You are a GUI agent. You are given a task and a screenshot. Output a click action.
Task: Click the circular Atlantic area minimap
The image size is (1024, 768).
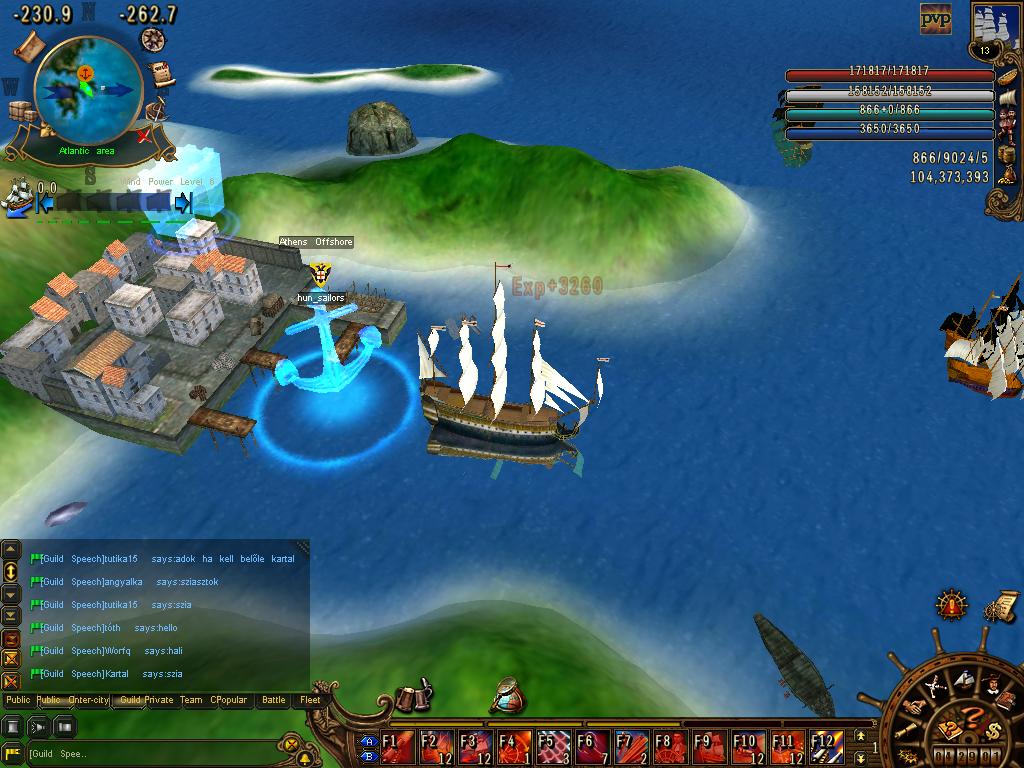pos(86,90)
